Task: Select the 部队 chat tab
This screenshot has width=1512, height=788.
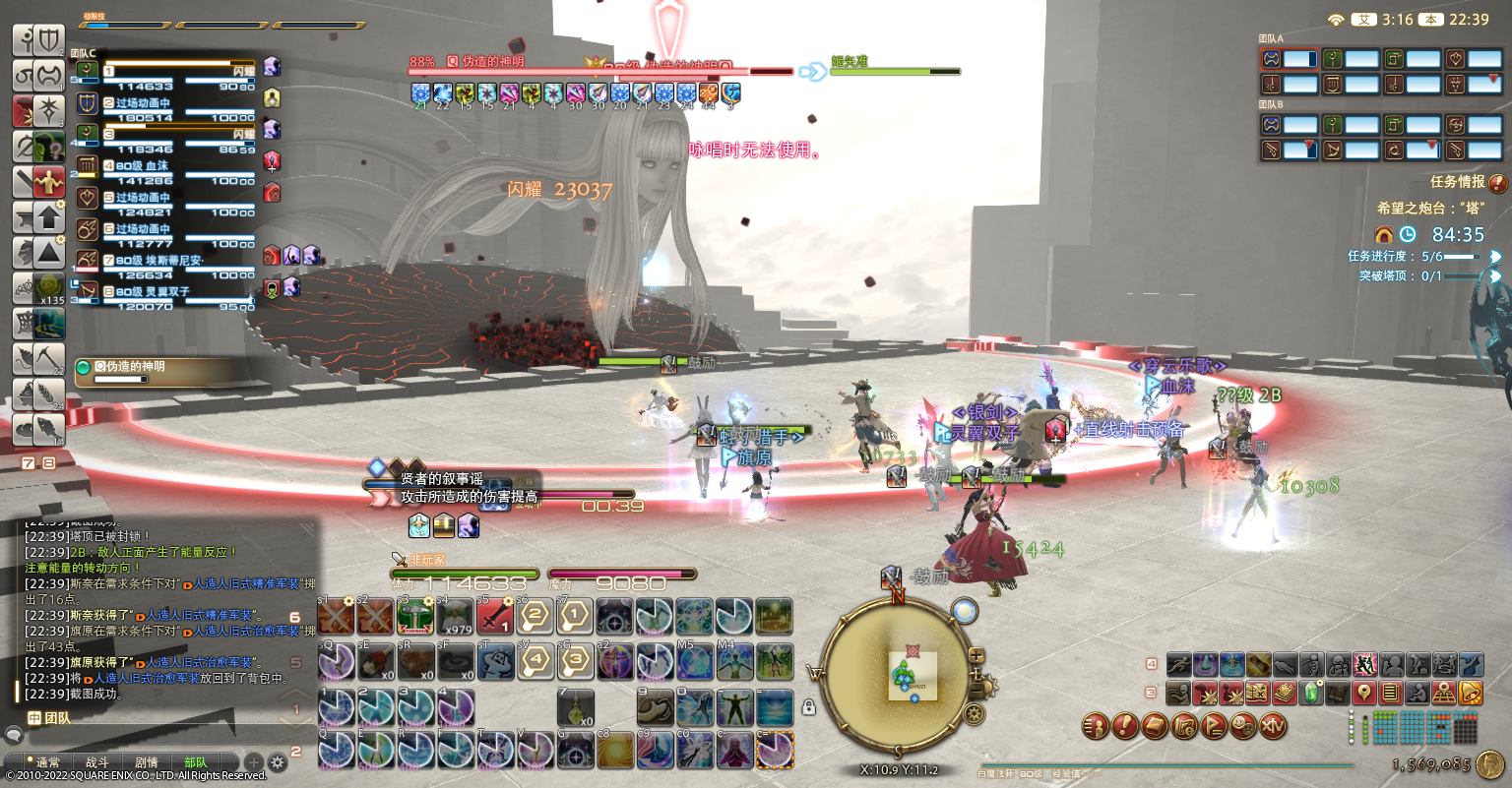Action: 196,762
